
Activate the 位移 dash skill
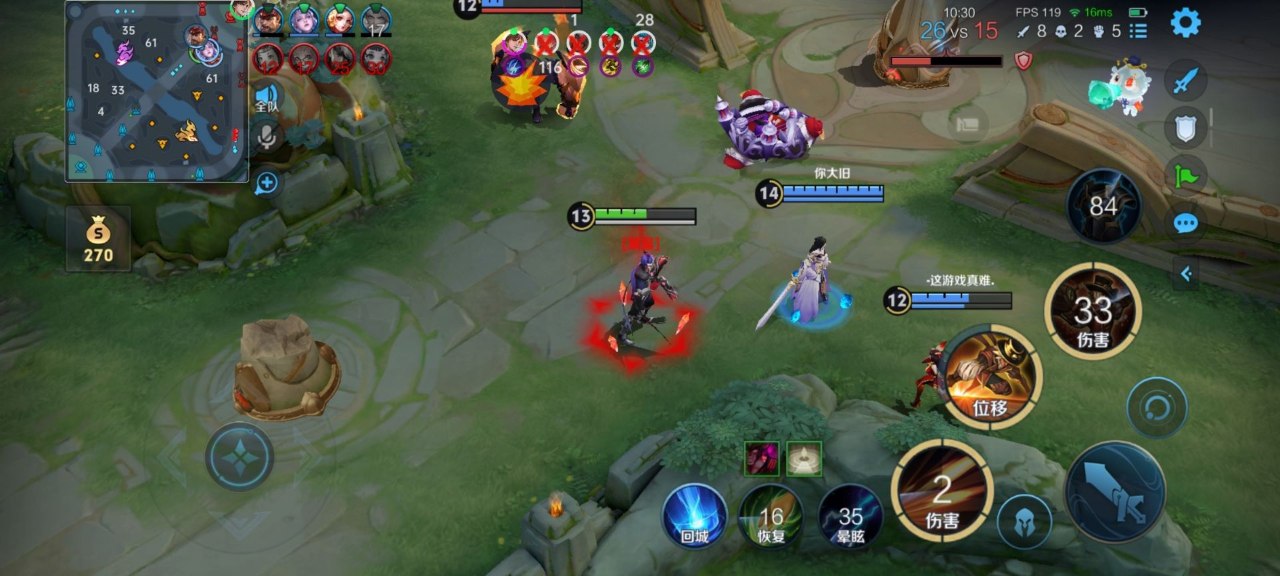point(990,377)
